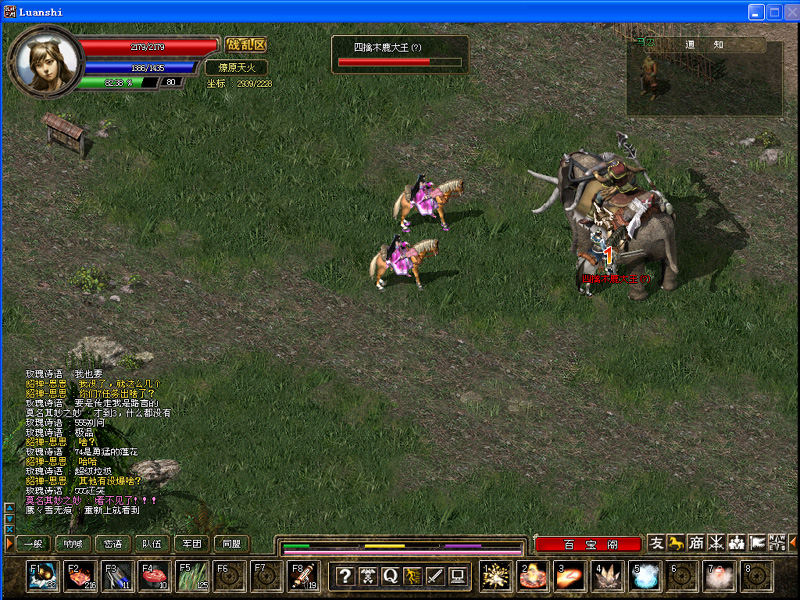The height and width of the screenshot is (600, 800).
Task: Open the 同盟 alliance chat tab
Action: click(x=231, y=544)
